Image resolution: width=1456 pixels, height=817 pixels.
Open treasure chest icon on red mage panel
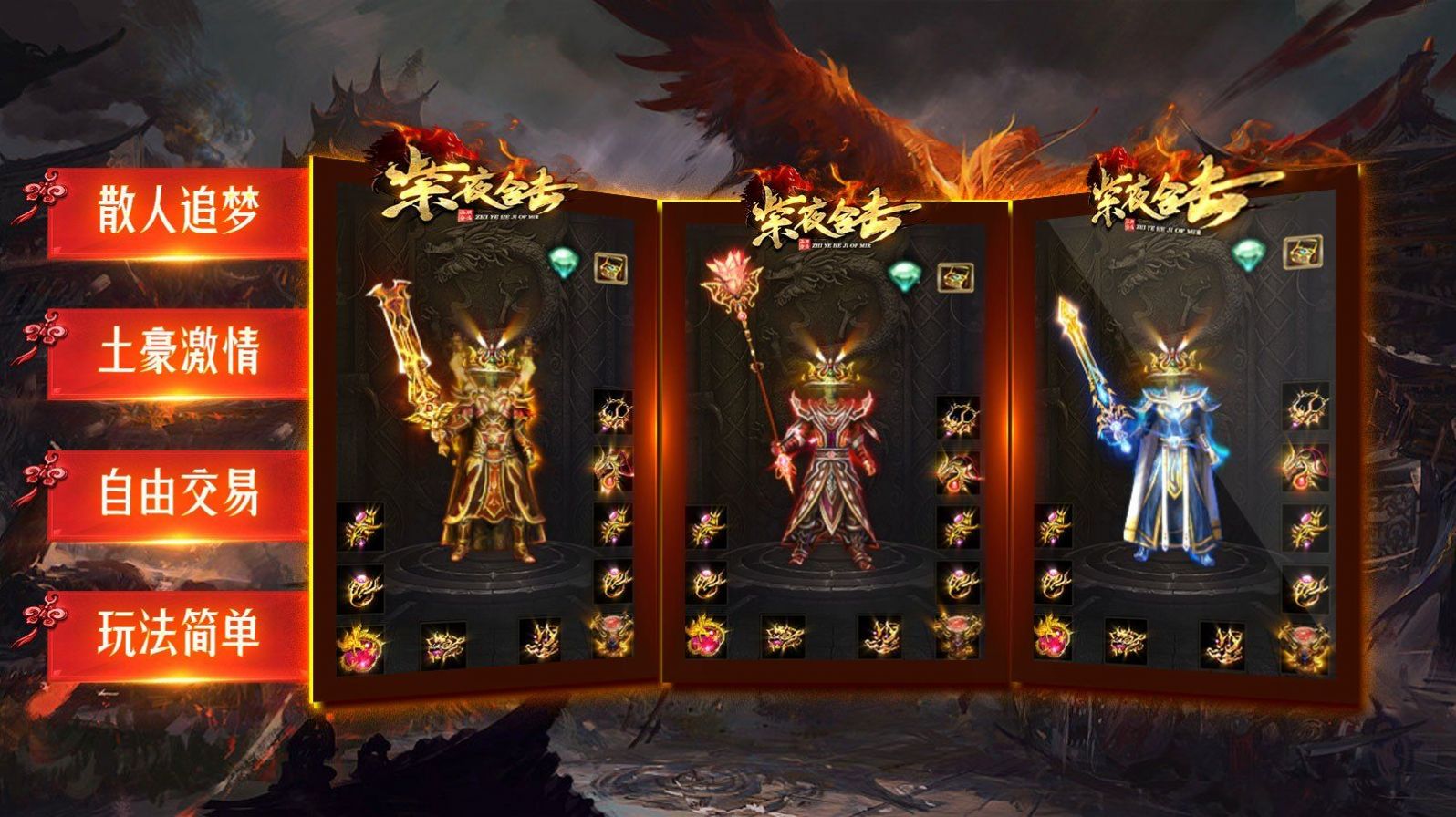tap(955, 275)
